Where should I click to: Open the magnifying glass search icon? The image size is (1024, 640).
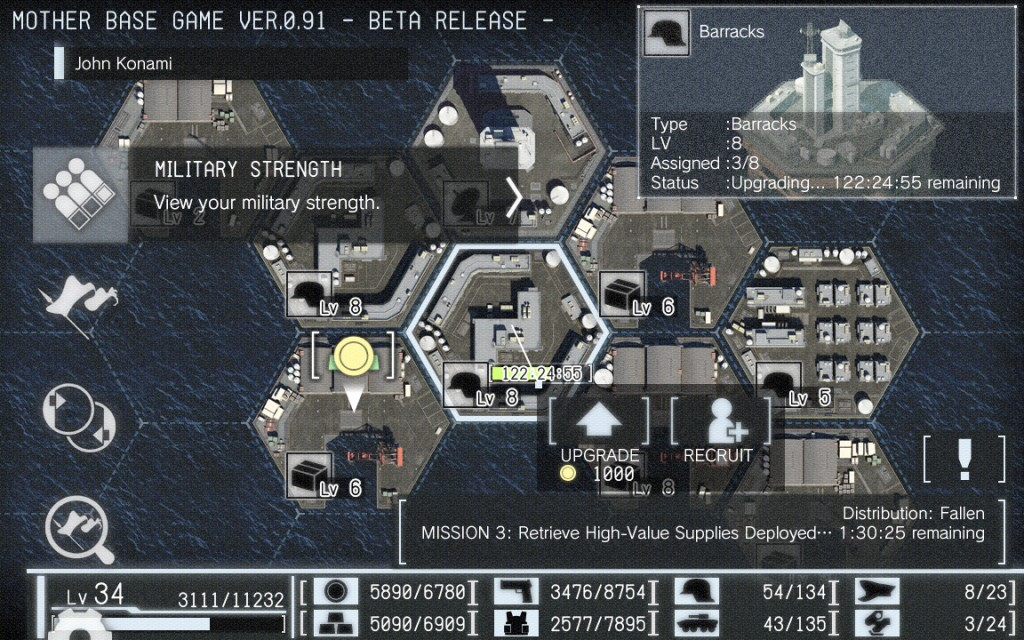pyautogui.click(x=79, y=526)
